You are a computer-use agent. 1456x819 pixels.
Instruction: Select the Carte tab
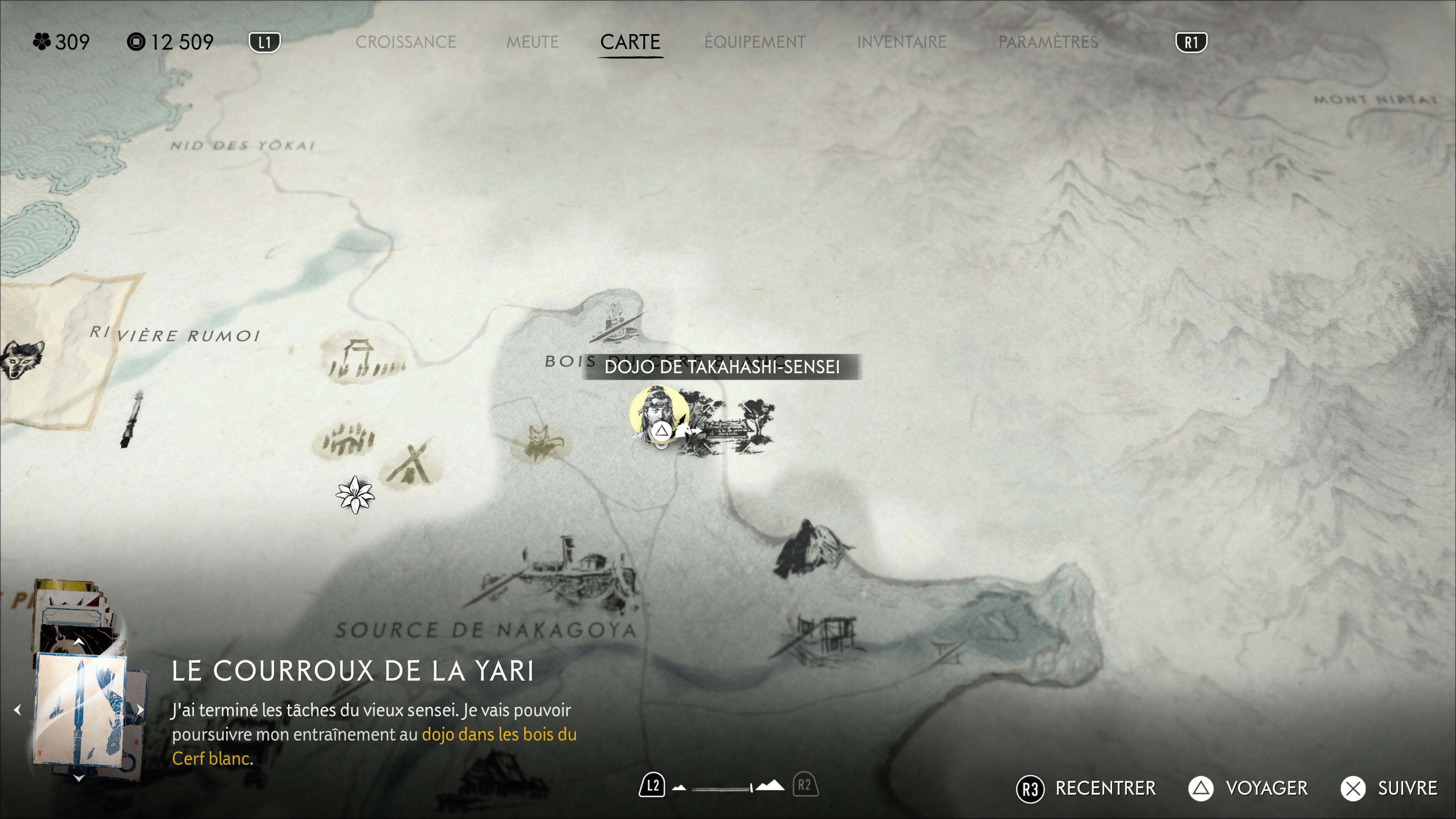tap(630, 42)
